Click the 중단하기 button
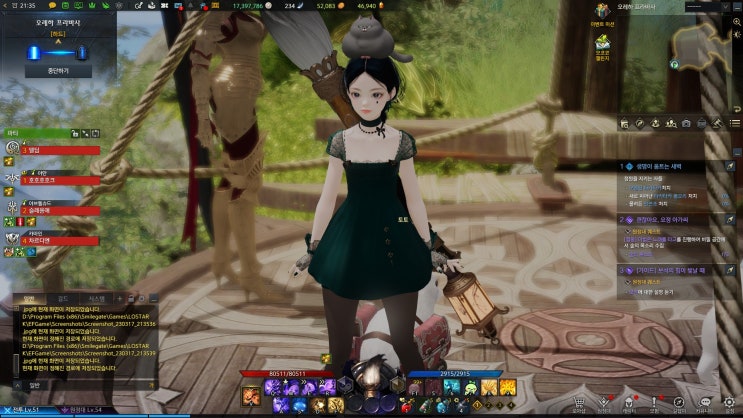This screenshot has height=418, width=743. point(50,71)
